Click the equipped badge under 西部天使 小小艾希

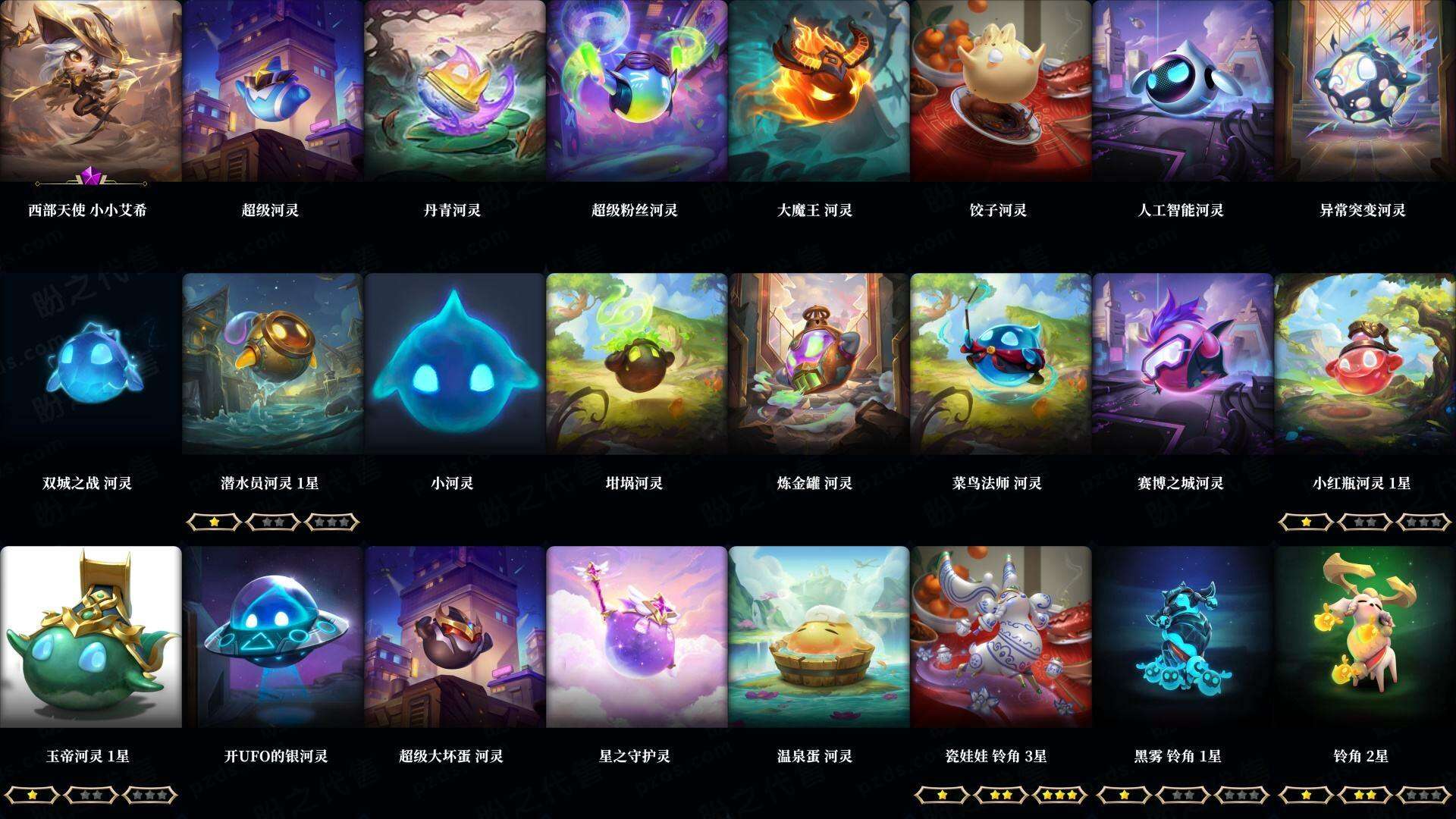(91, 180)
